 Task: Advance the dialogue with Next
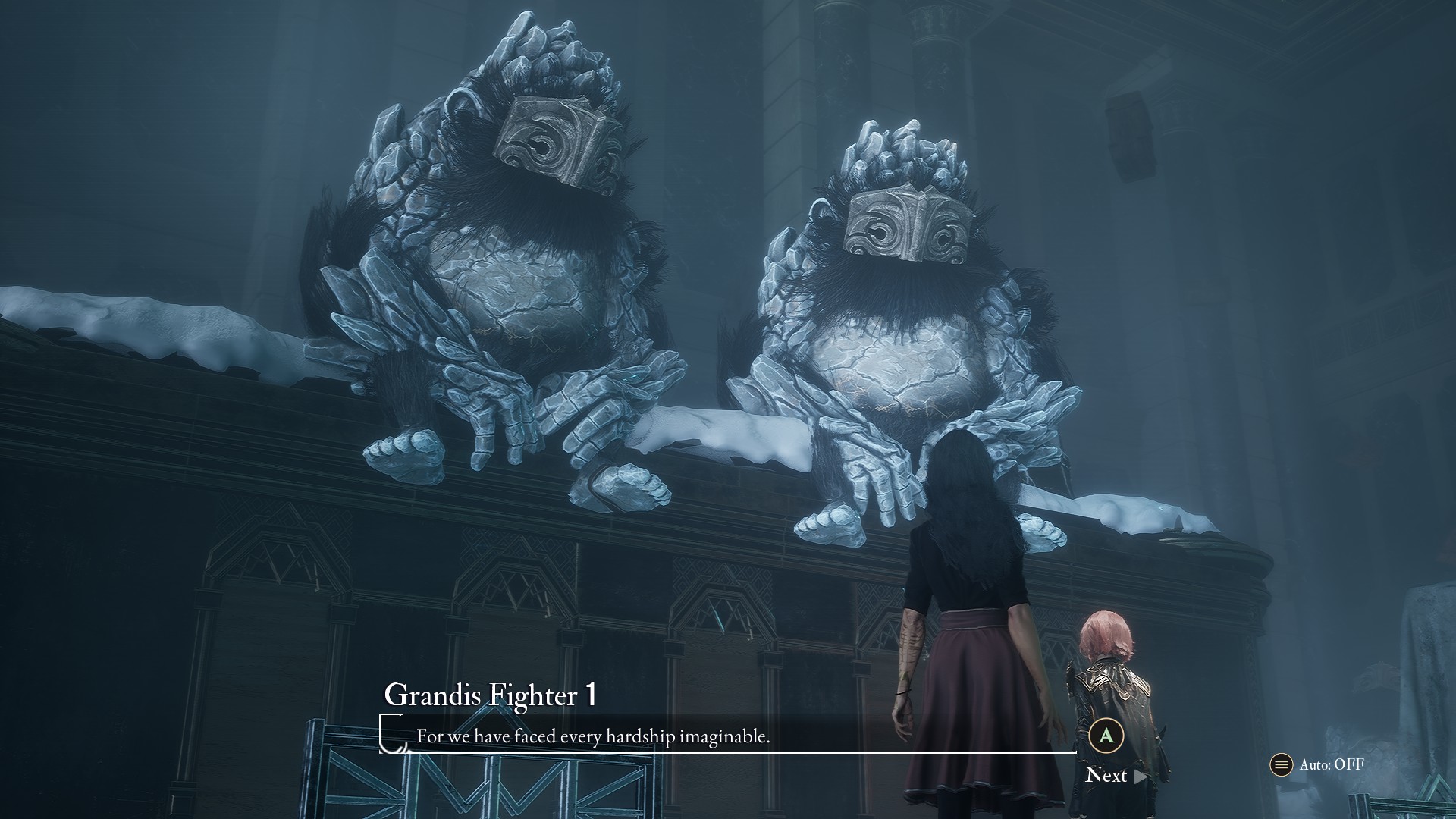[x=1116, y=775]
